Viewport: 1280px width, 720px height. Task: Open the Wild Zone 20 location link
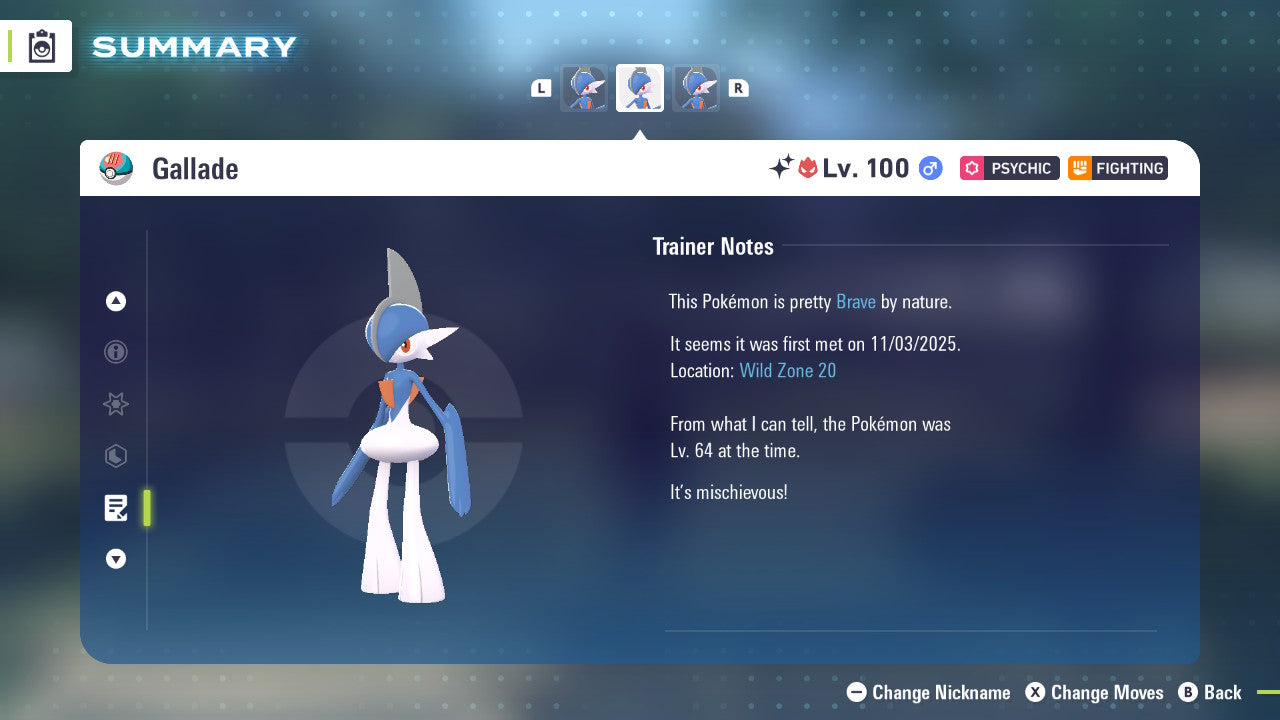788,370
